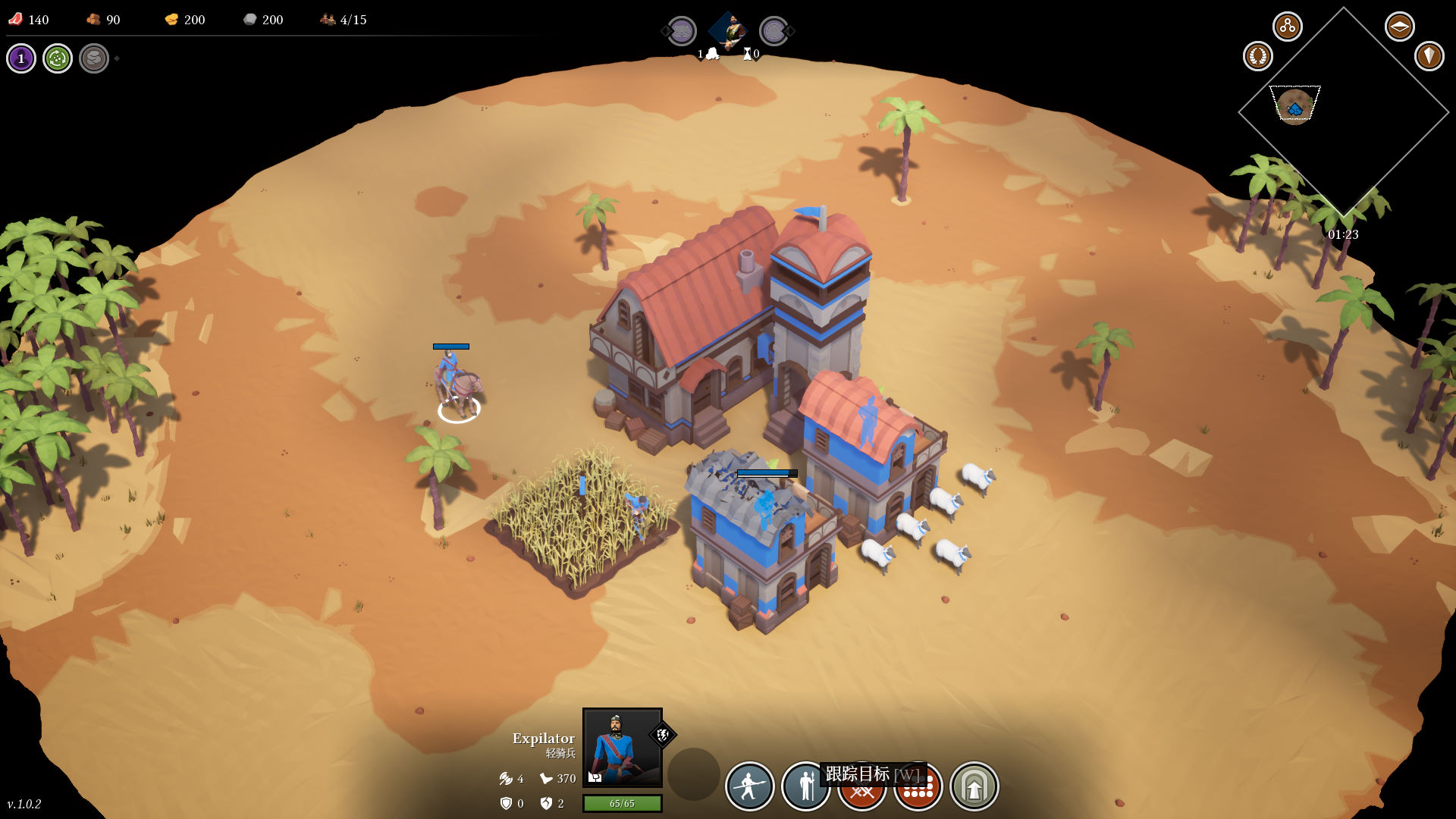Toggle the flat diamond minimap button
This screenshot has width=1456, height=819.
(1399, 27)
